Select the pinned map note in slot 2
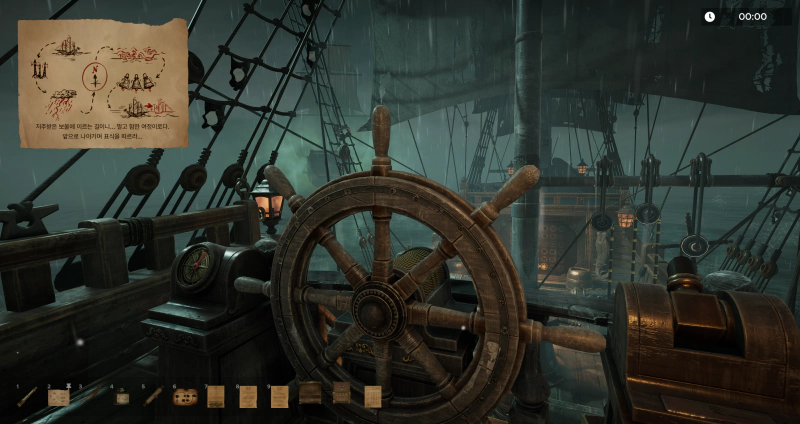800x424 pixels. tap(58, 396)
